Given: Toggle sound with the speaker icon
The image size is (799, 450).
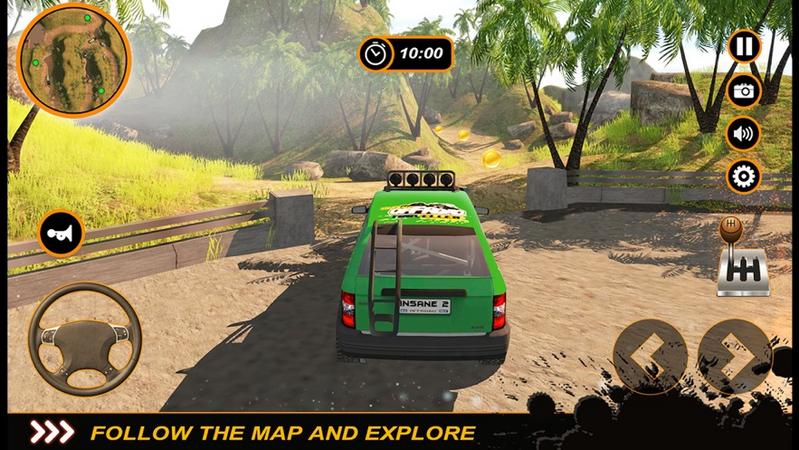Looking at the screenshot, I should pyautogui.click(x=743, y=134).
